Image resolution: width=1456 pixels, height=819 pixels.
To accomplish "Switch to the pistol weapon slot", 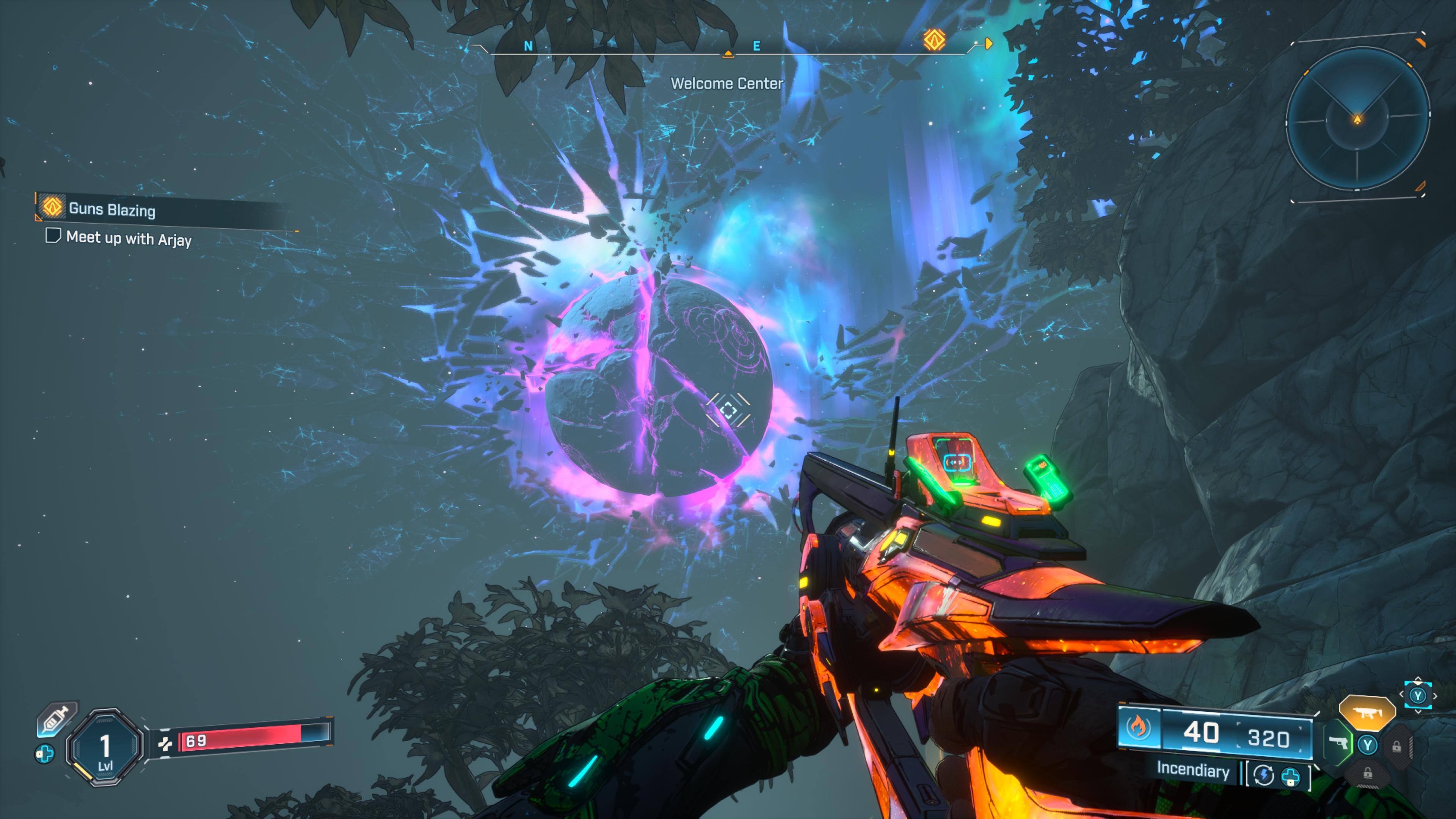I will coord(1337,743).
